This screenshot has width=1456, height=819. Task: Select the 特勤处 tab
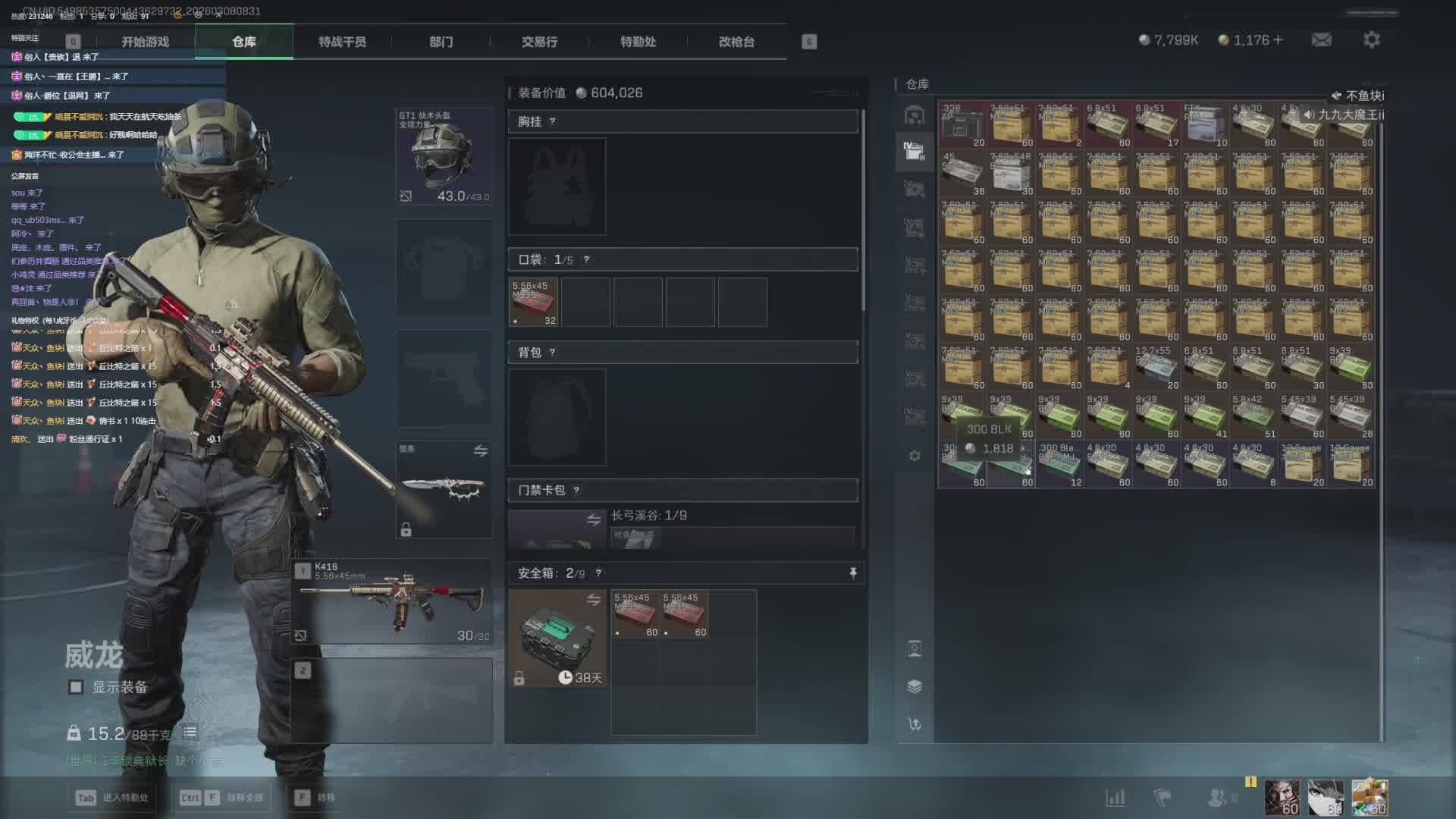(638, 42)
